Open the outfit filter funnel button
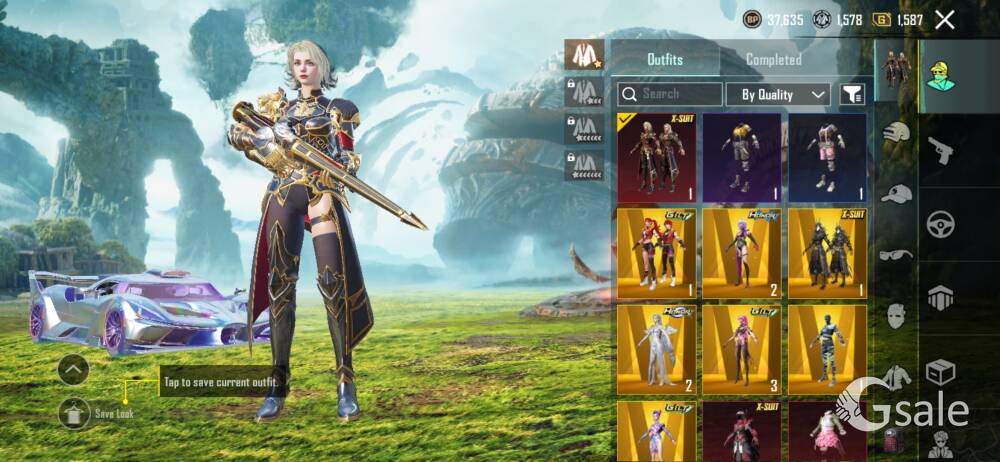The height and width of the screenshot is (462, 1000). pyautogui.click(x=852, y=94)
